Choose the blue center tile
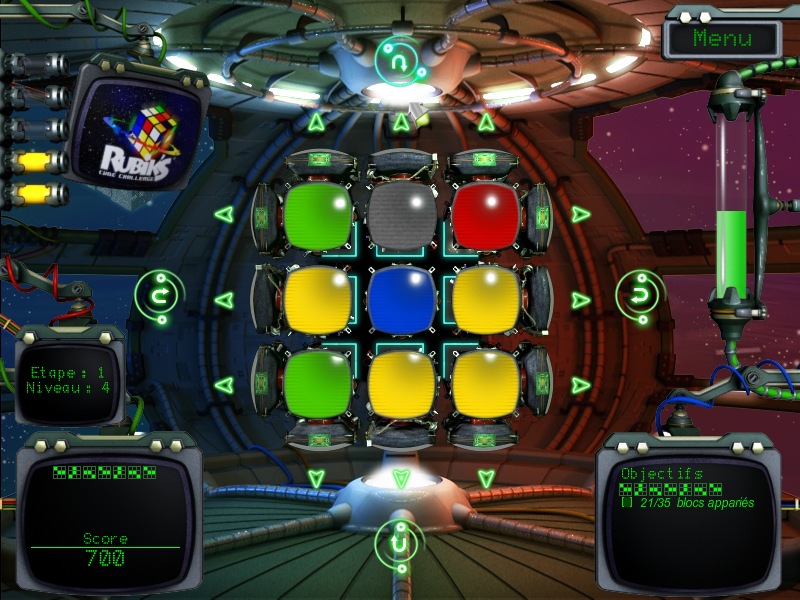 pyautogui.click(x=402, y=298)
